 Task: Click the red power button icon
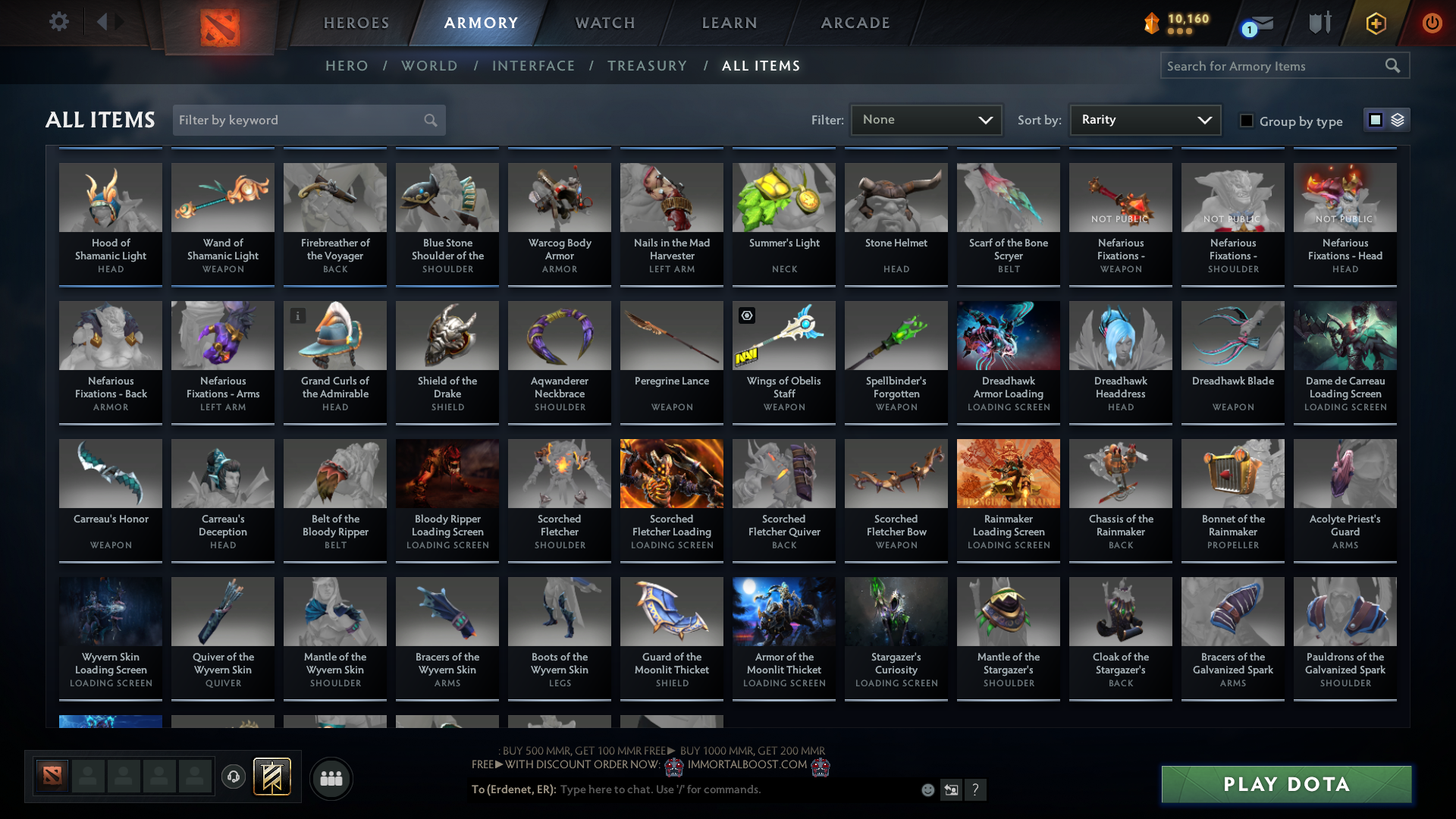pyautogui.click(x=1432, y=24)
